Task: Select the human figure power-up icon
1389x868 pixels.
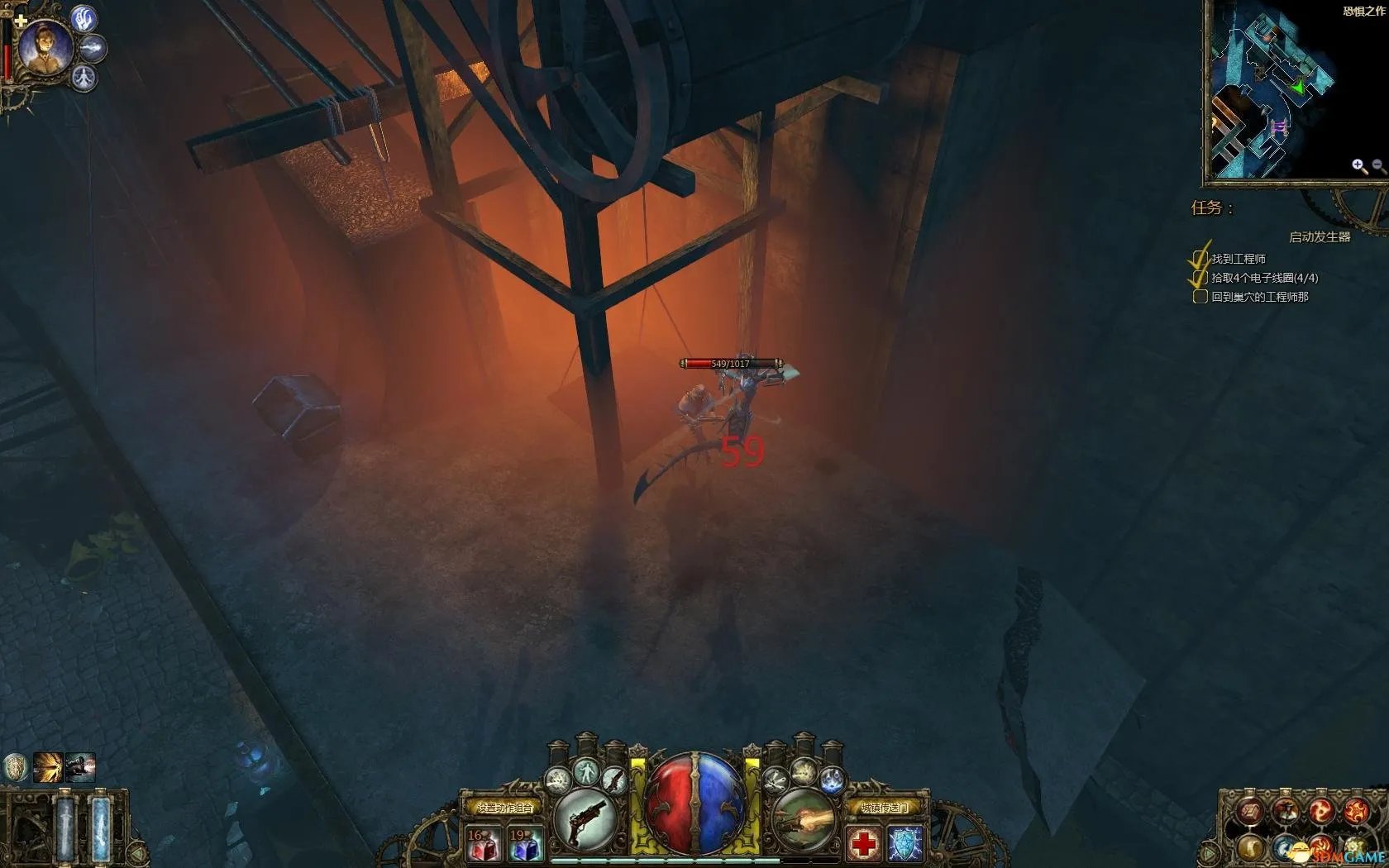Action: click(x=587, y=773)
